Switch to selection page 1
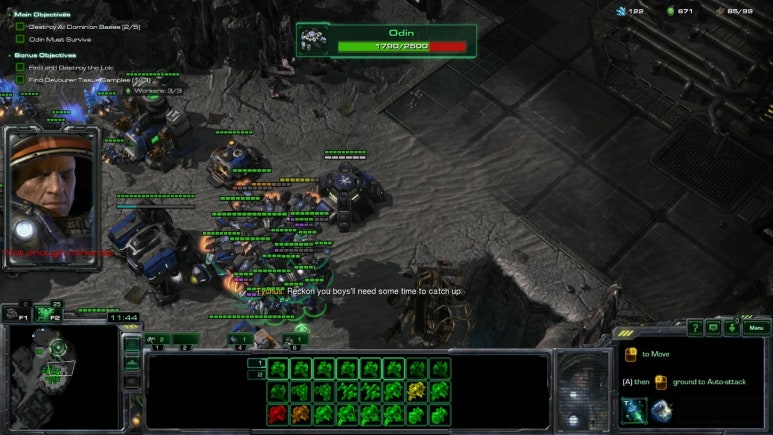Screen dimensions: 773x435 (x=258, y=363)
